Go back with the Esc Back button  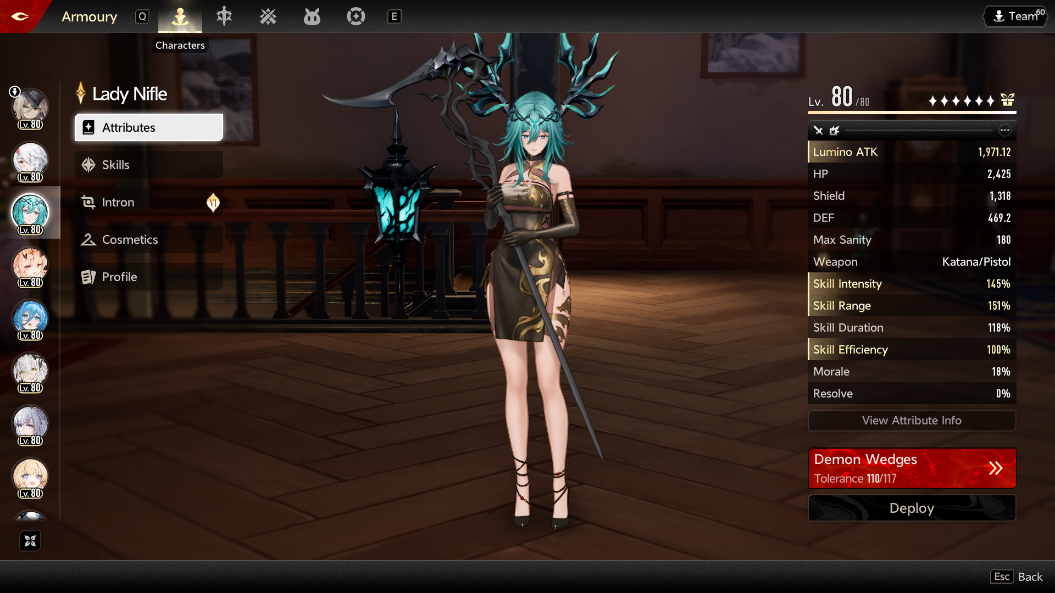pyautogui.click(x=1017, y=577)
